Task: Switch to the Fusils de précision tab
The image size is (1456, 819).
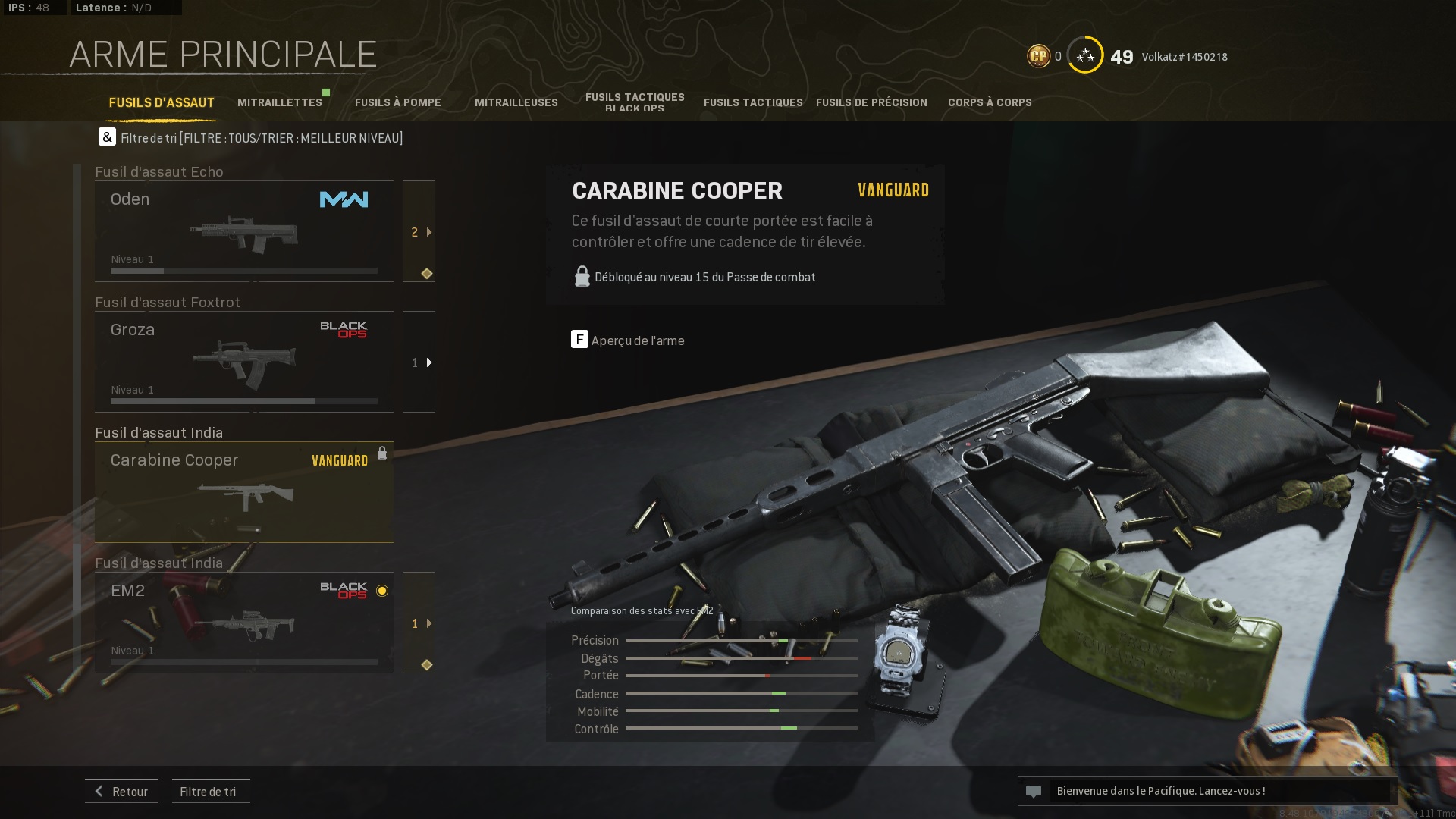Action: 871,102
